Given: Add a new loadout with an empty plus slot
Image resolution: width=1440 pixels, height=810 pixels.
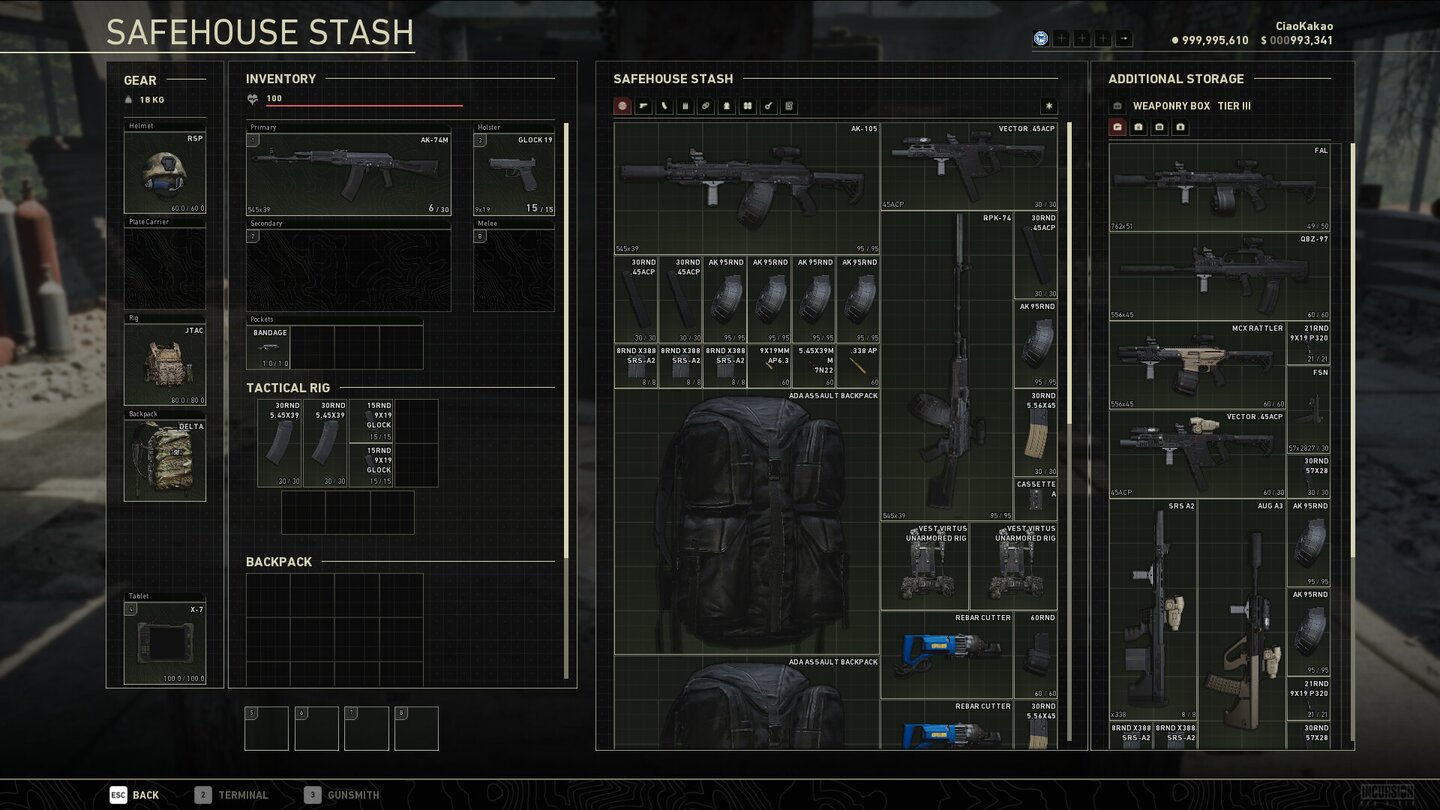Looking at the screenshot, I should pyautogui.click(x=1061, y=38).
